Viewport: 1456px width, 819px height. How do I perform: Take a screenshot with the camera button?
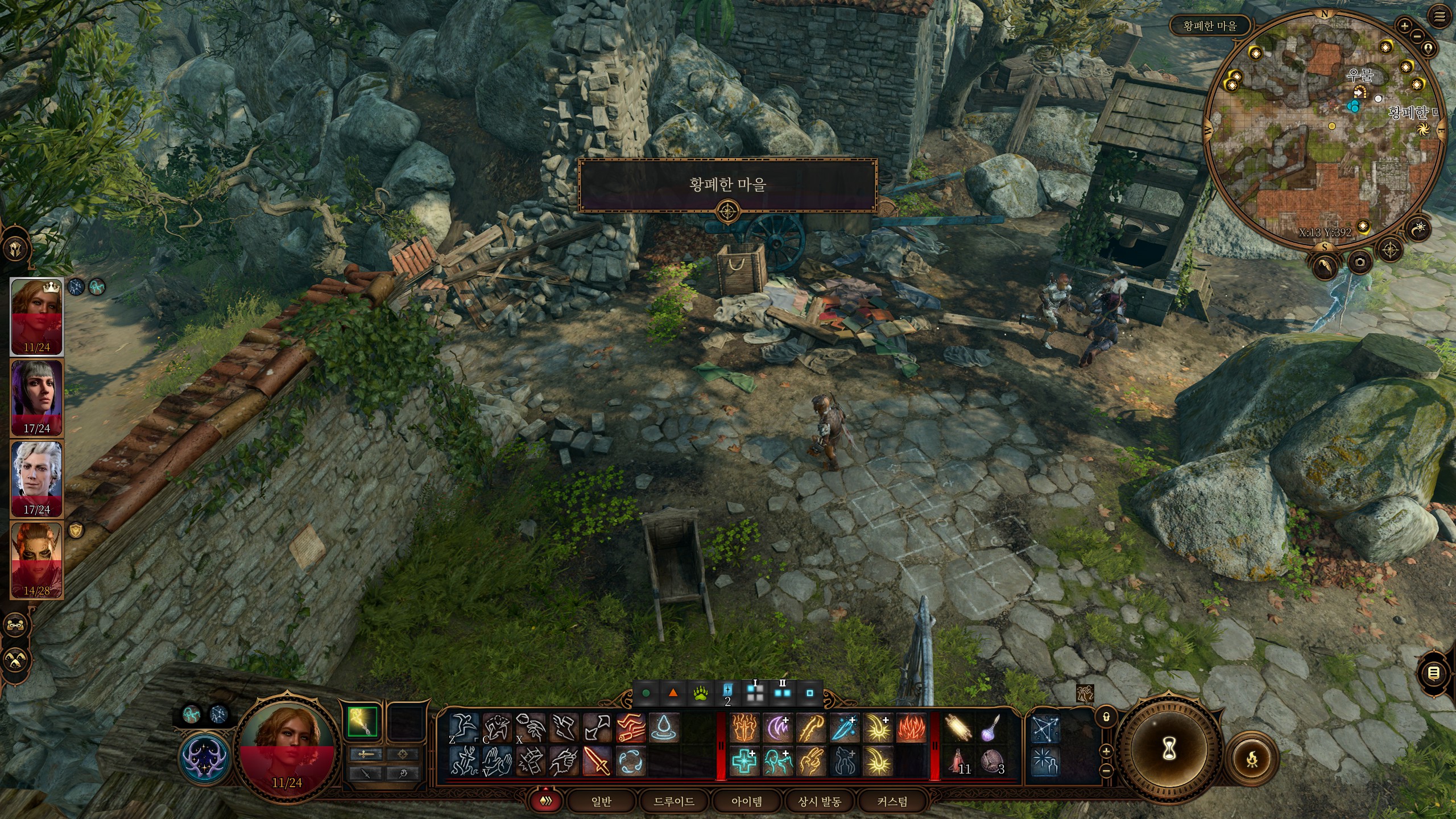tap(1360, 262)
